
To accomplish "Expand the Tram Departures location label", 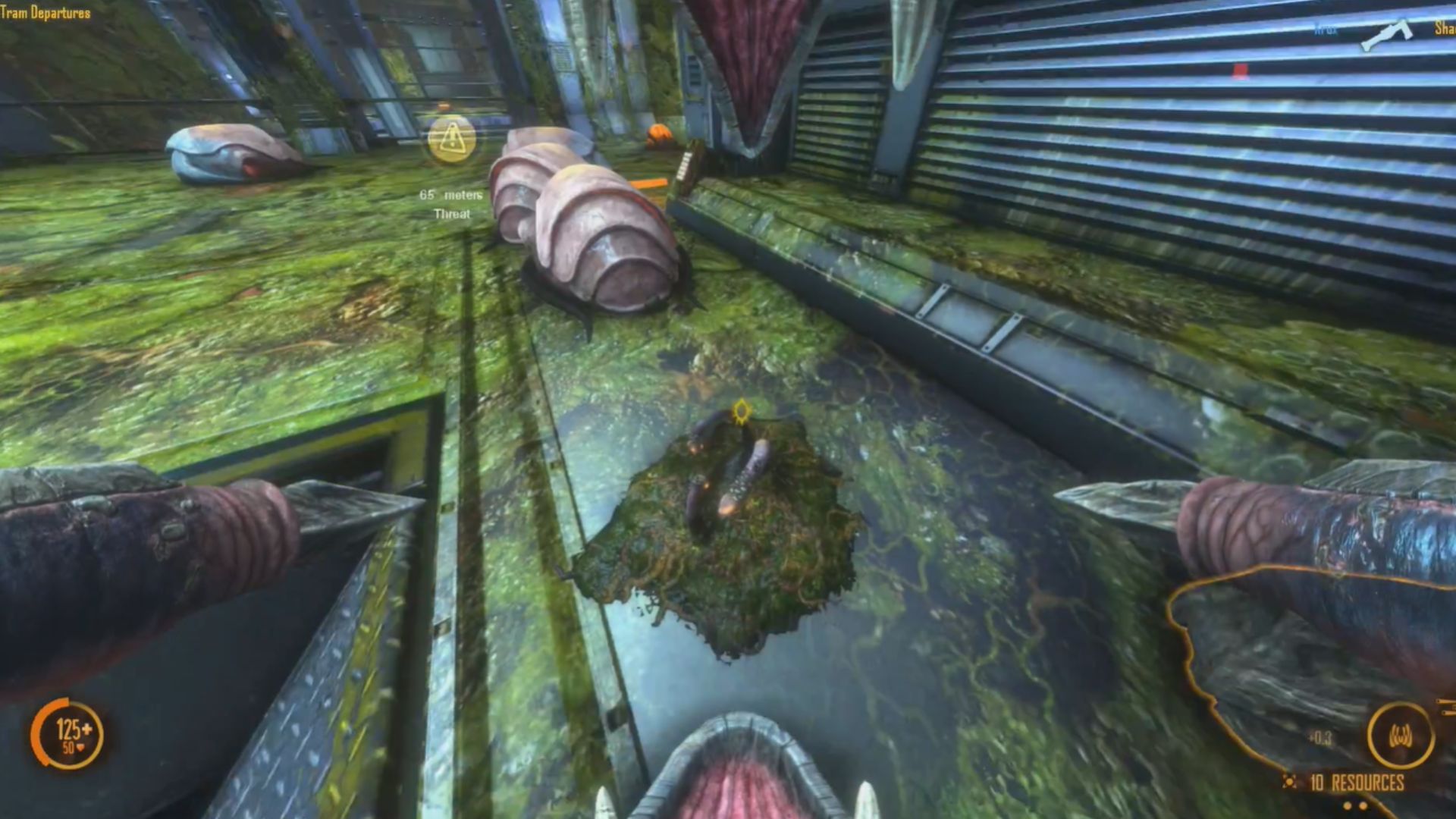I will coord(44,13).
